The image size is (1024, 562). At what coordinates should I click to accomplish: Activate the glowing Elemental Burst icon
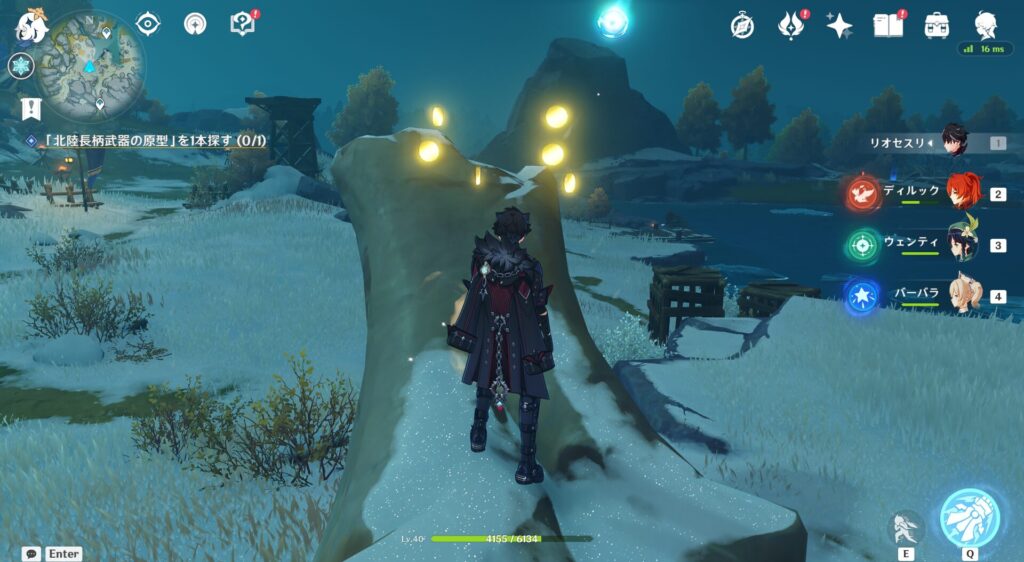click(x=969, y=517)
